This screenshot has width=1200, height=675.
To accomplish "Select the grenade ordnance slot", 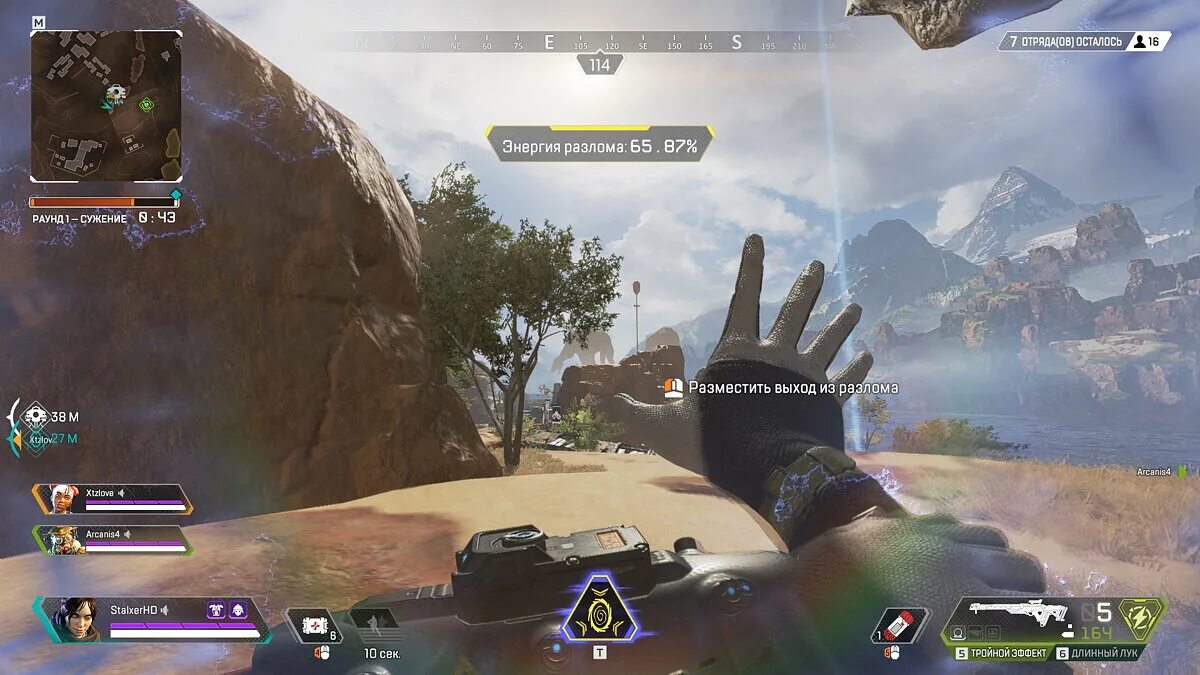I will coord(899,625).
